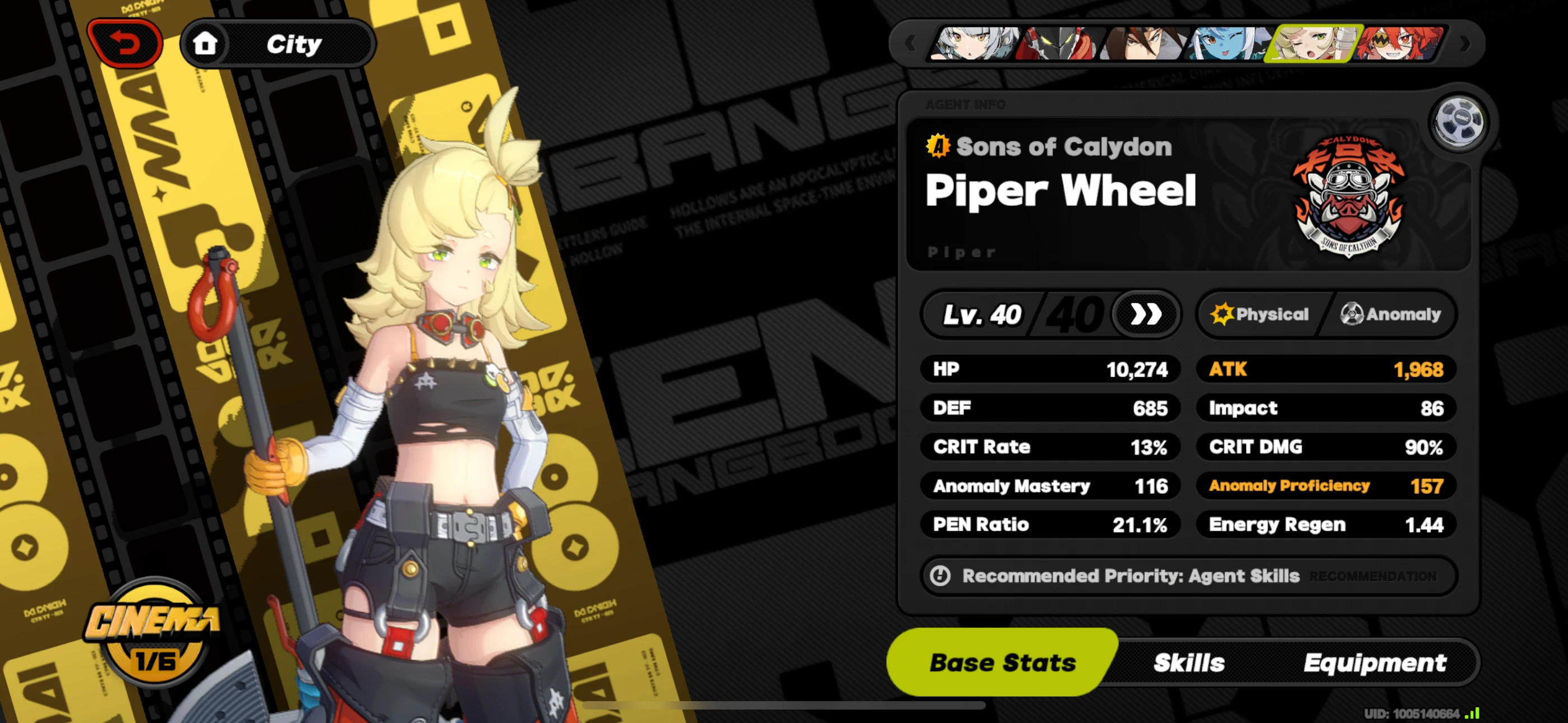Switch to the Anomaly specialty toggle
The height and width of the screenshot is (723, 1568).
(x=1394, y=314)
